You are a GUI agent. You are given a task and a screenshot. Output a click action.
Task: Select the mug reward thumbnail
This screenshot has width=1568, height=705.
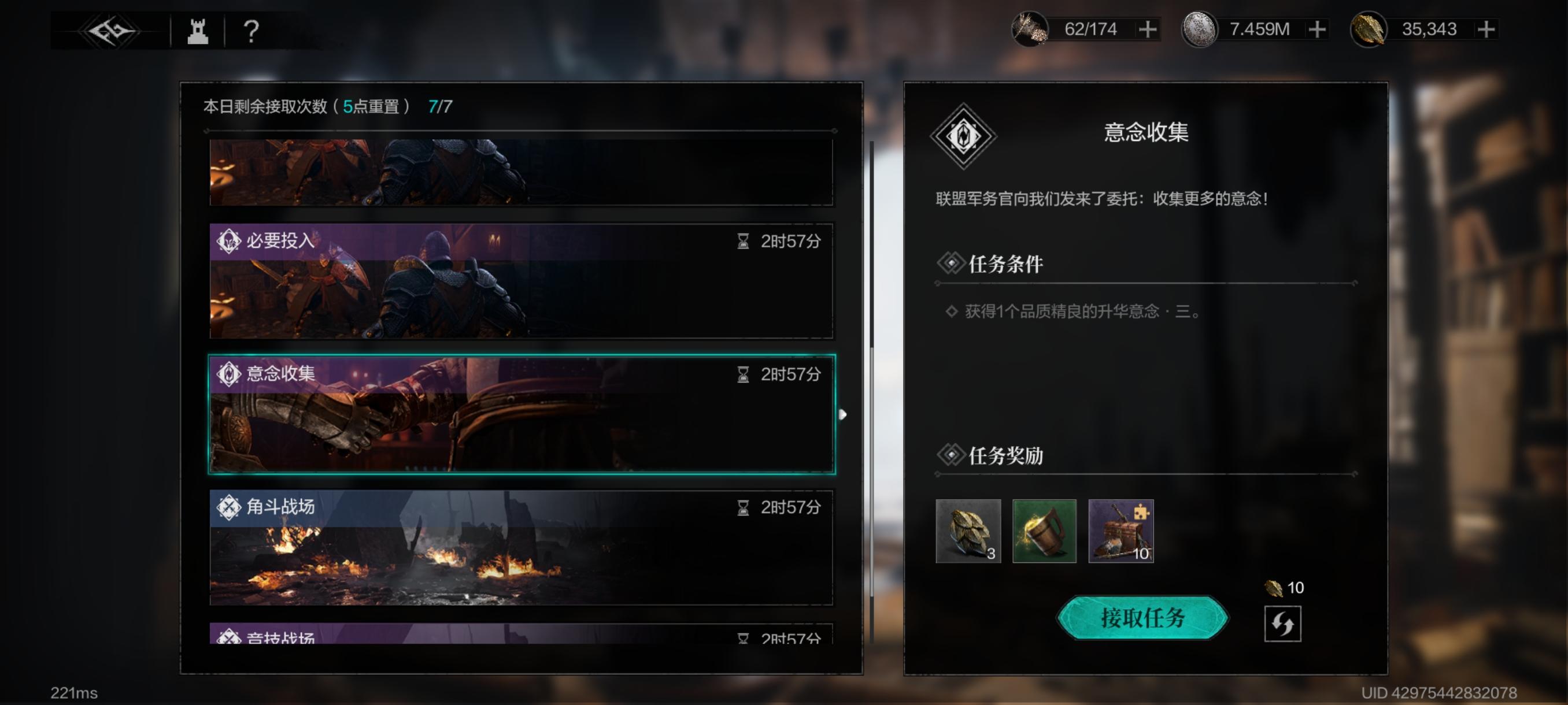[x=1044, y=532]
